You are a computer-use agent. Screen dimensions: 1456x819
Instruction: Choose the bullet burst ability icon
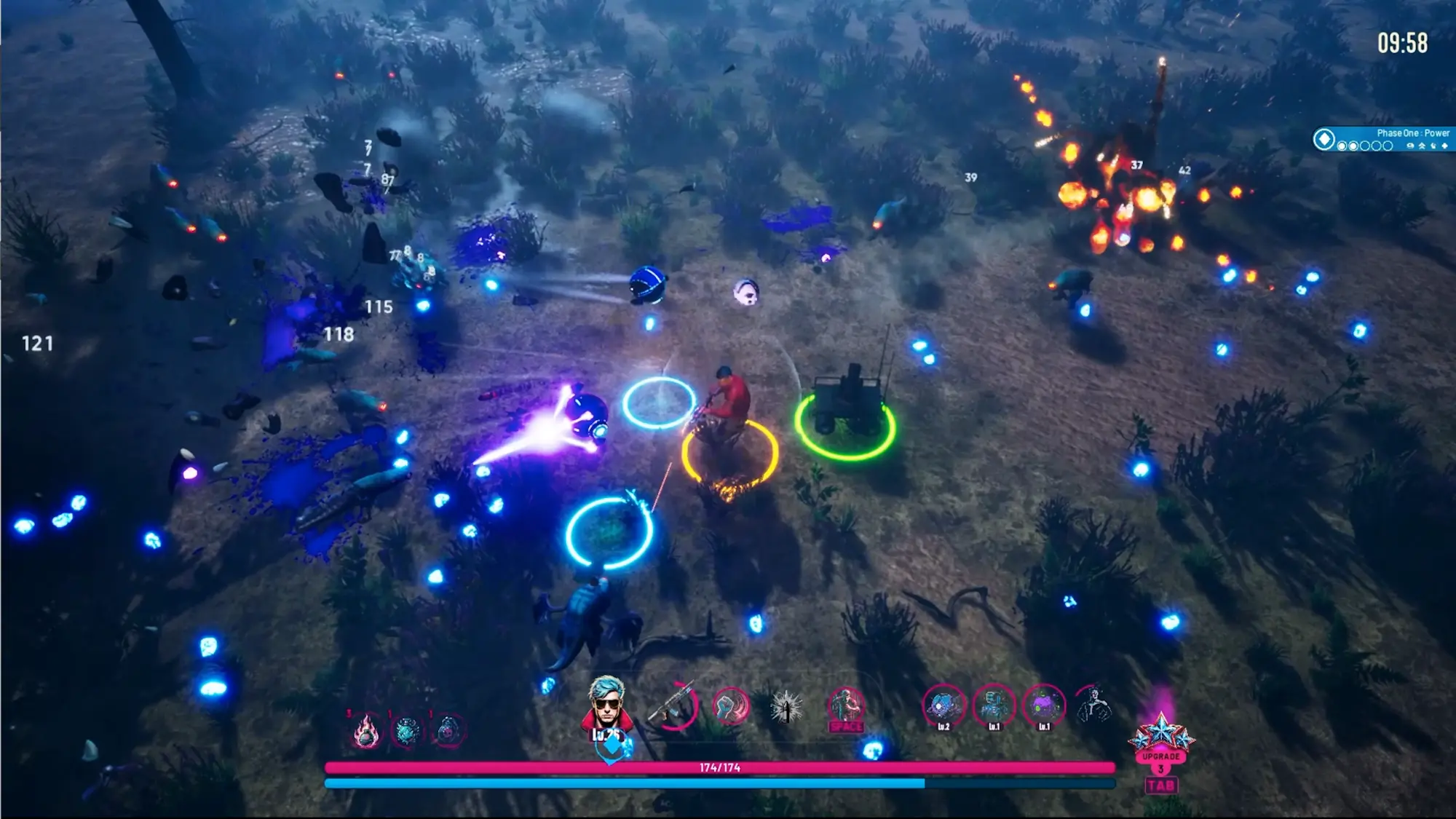pyautogui.click(x=786, y=706)
